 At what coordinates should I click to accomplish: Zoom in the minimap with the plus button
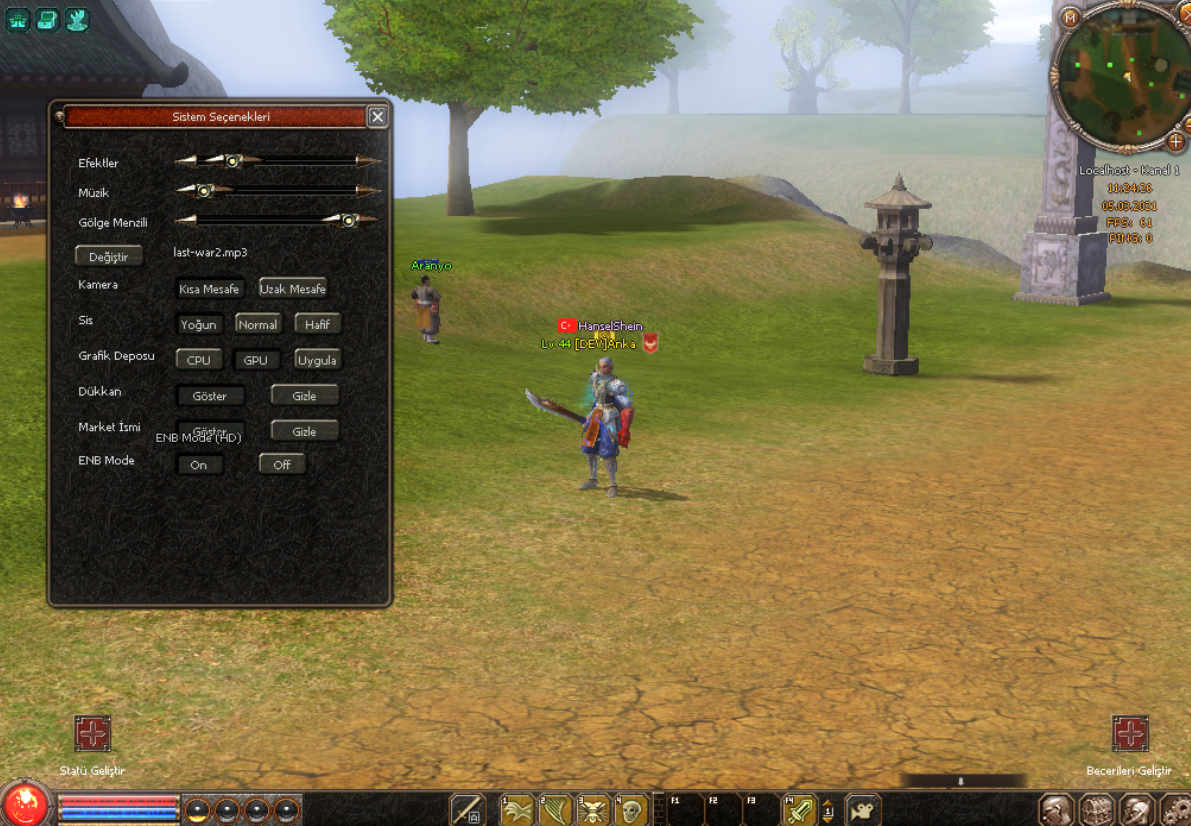1176,142
